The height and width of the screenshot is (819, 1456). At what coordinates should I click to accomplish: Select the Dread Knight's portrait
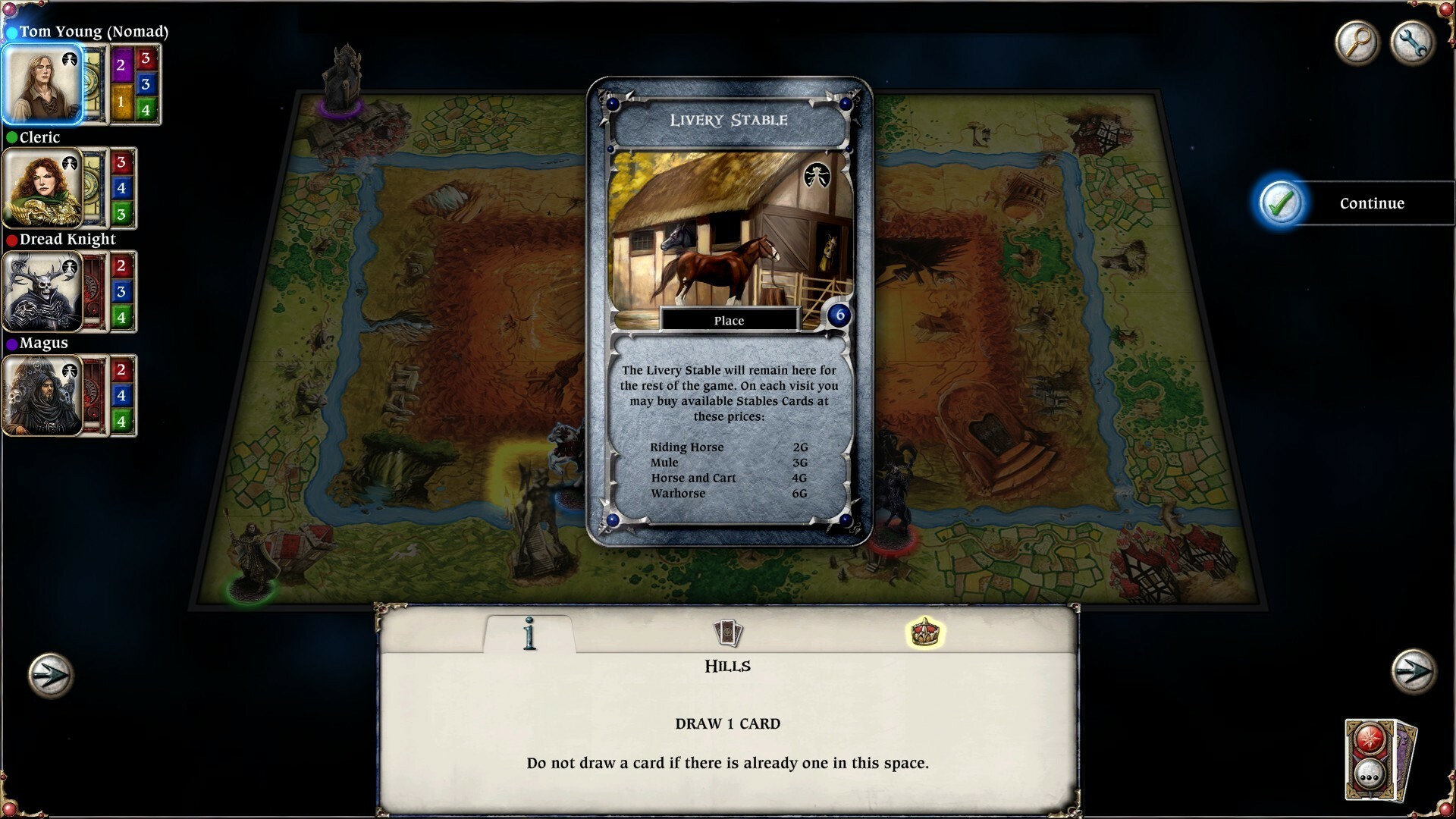click(43, 292)
